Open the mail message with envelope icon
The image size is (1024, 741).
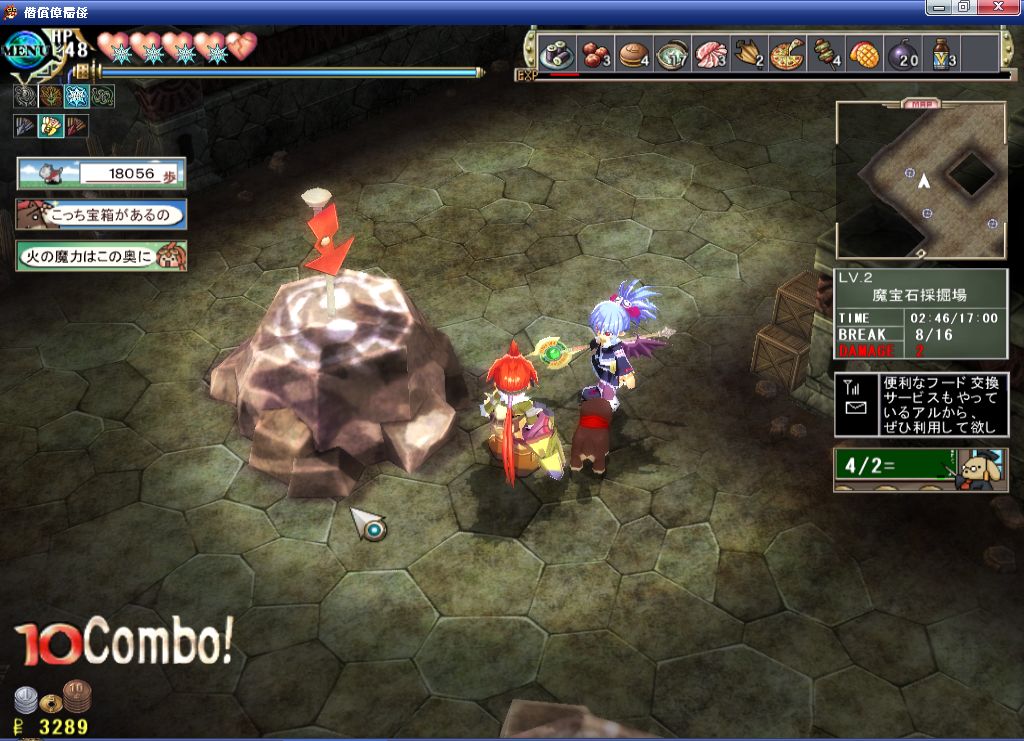[x=921, y=405]
